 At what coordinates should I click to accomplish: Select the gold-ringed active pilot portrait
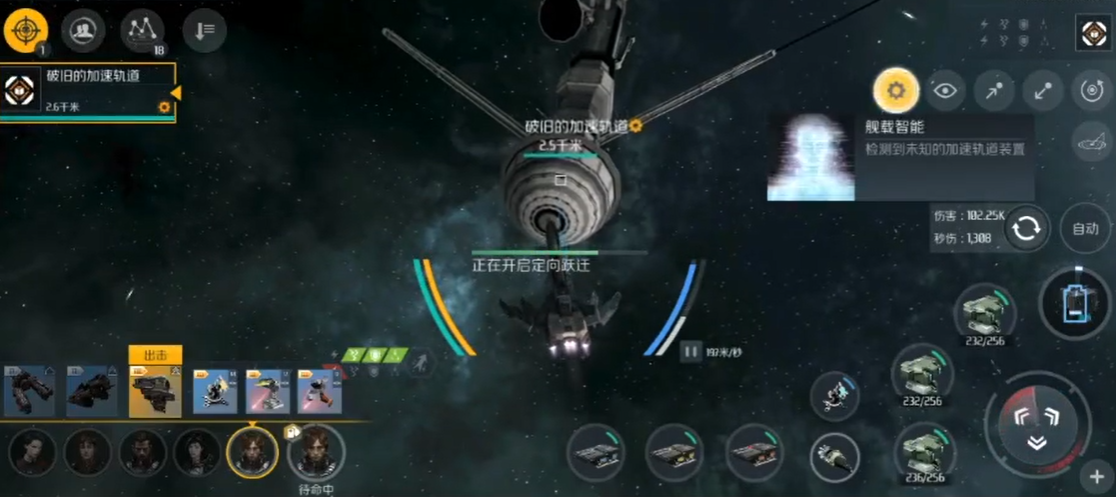pos(252,452)
